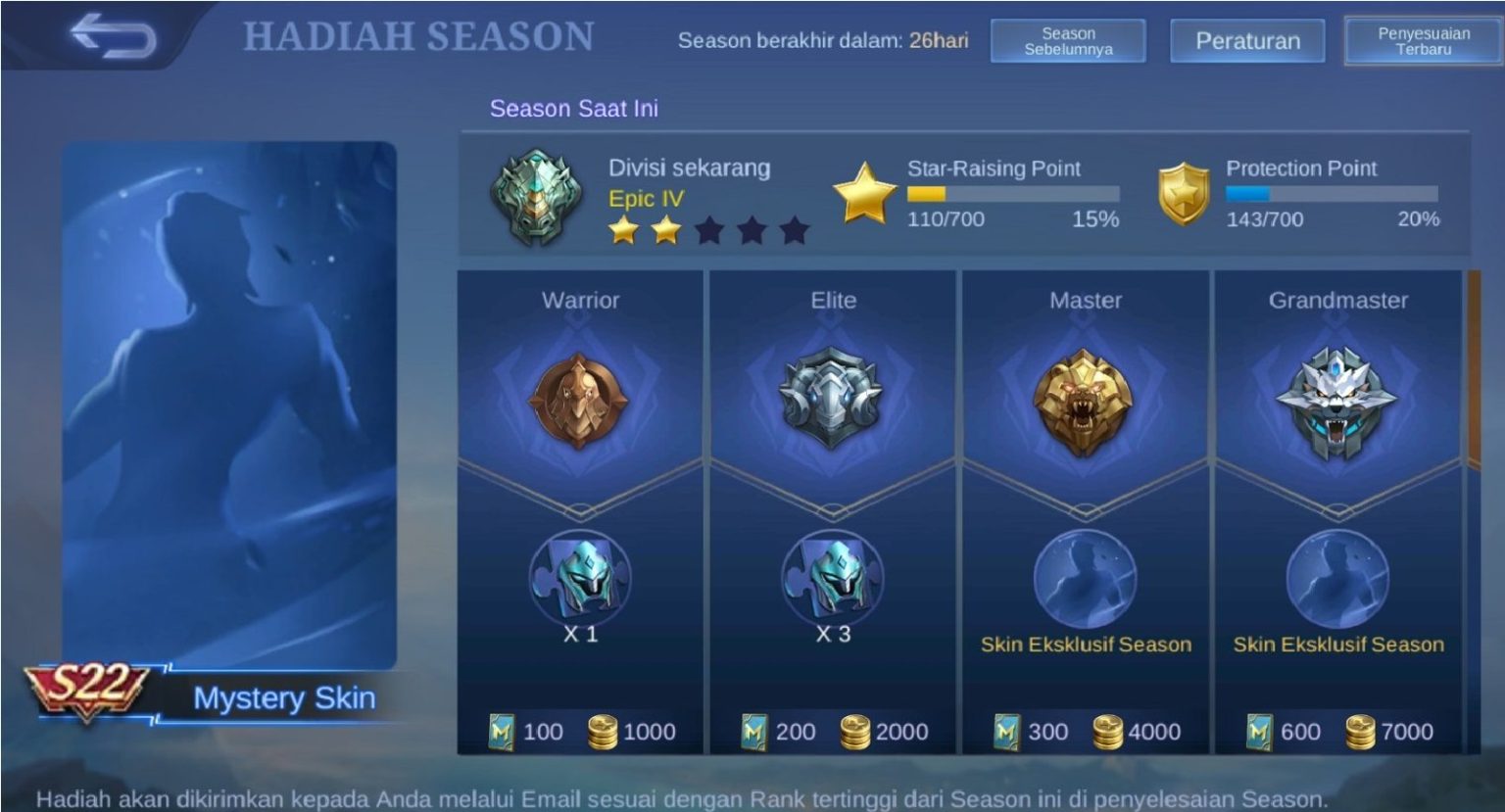Select the Master rank badge
The width and height of the screenshot is (1505, 812).
point(1086,405)
